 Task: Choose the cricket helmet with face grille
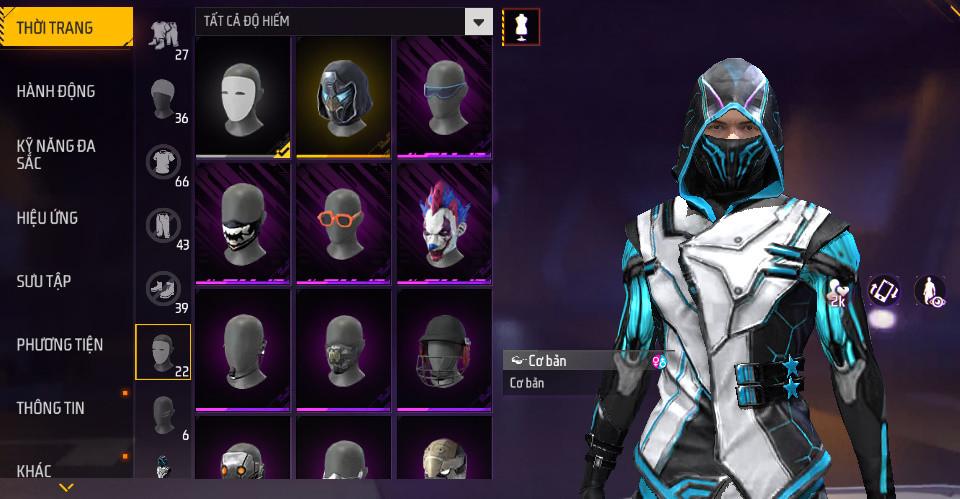(x=444, y=350)
